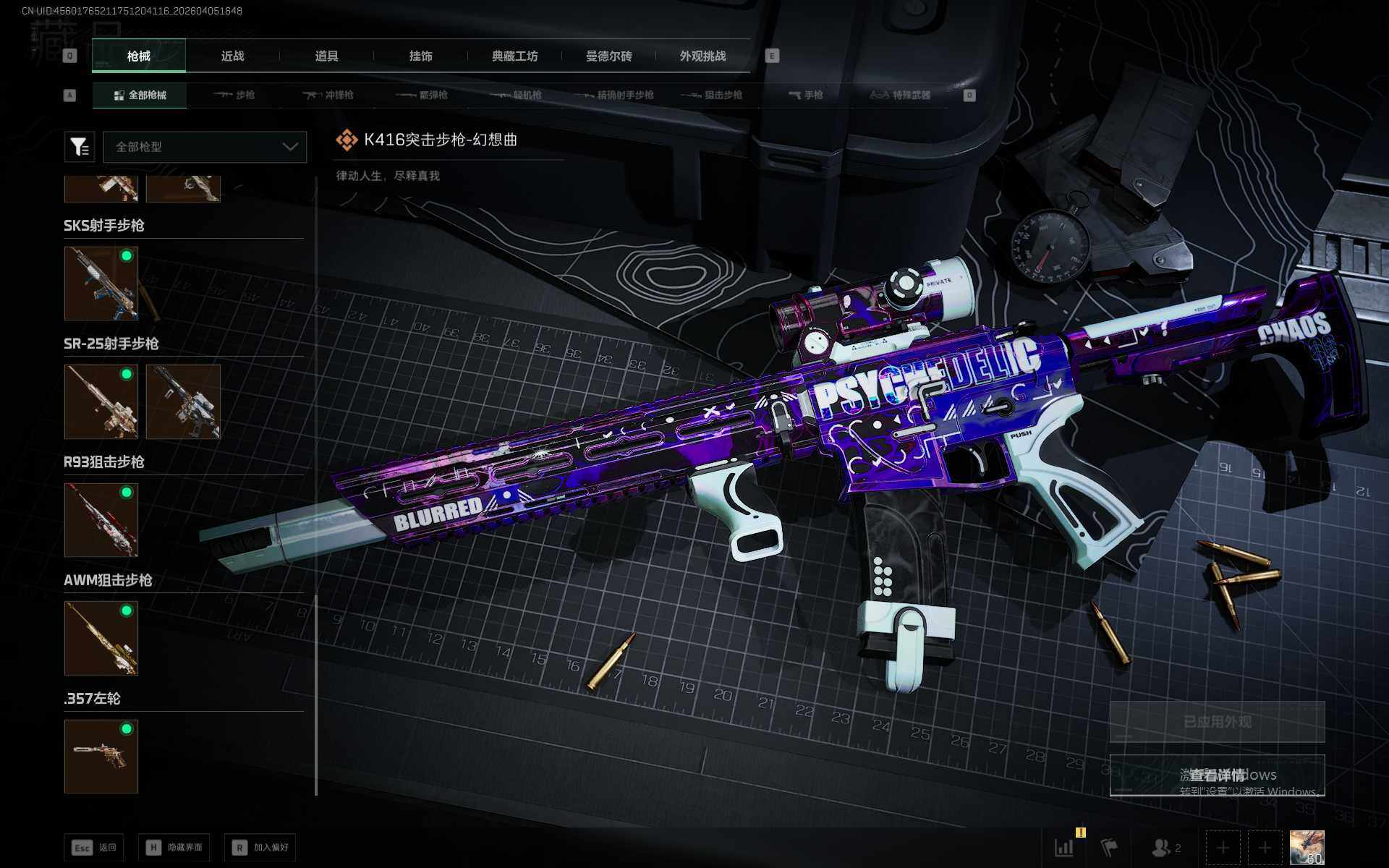Choose the equipped SR-25 skin with green dot

point(101,401)
